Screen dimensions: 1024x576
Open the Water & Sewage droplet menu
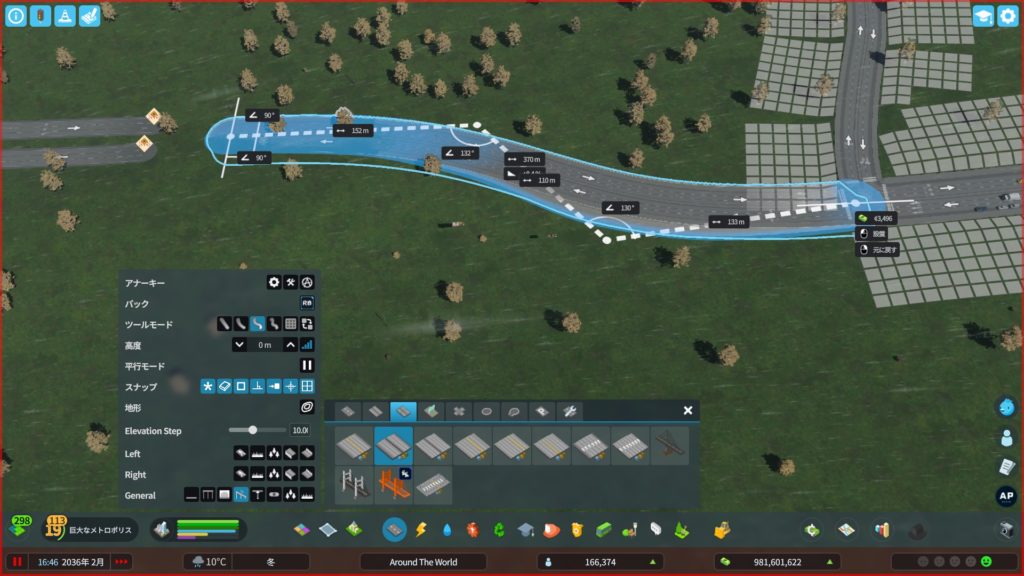[446, 529]
